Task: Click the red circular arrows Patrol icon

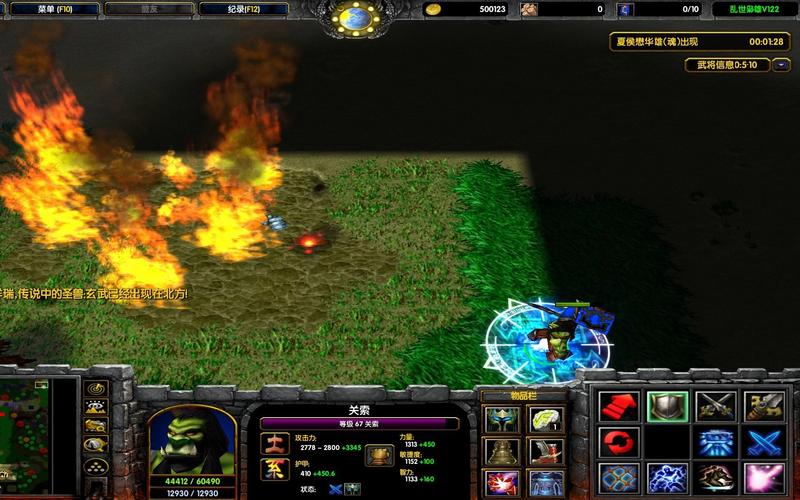Action: [616, 442]
